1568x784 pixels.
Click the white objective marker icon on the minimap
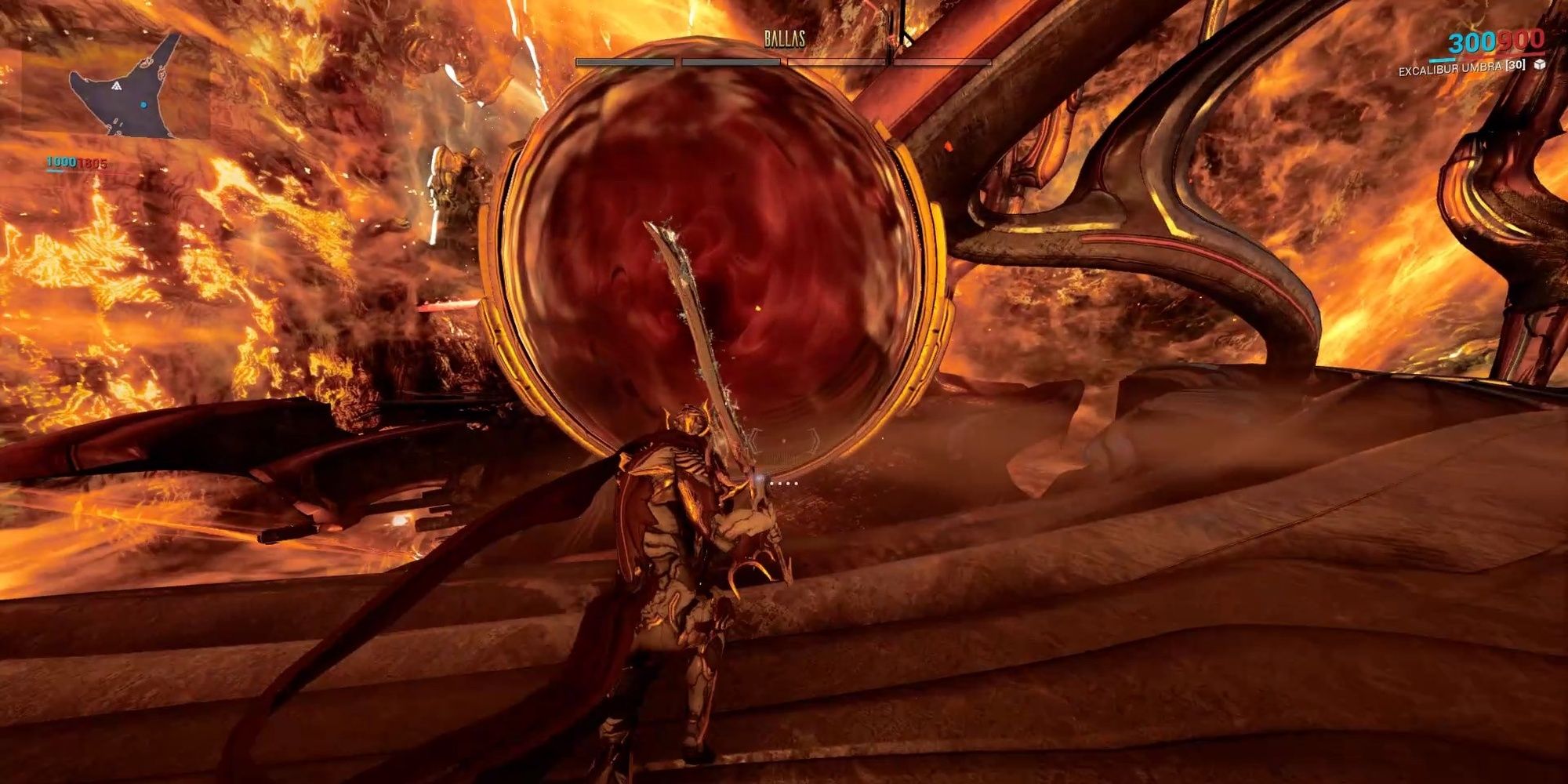(118, 86)
